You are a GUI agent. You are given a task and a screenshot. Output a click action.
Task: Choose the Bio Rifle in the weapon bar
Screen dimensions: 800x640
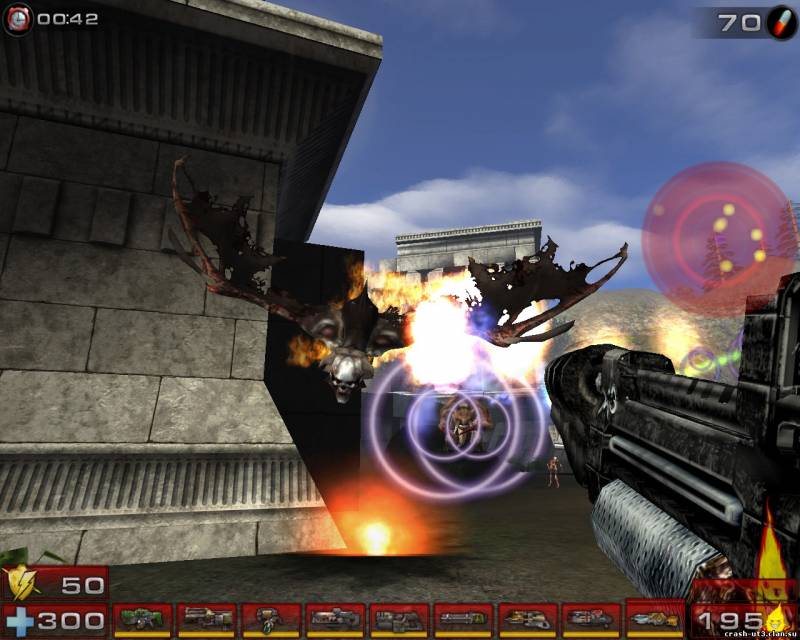[x=271, y=620]
